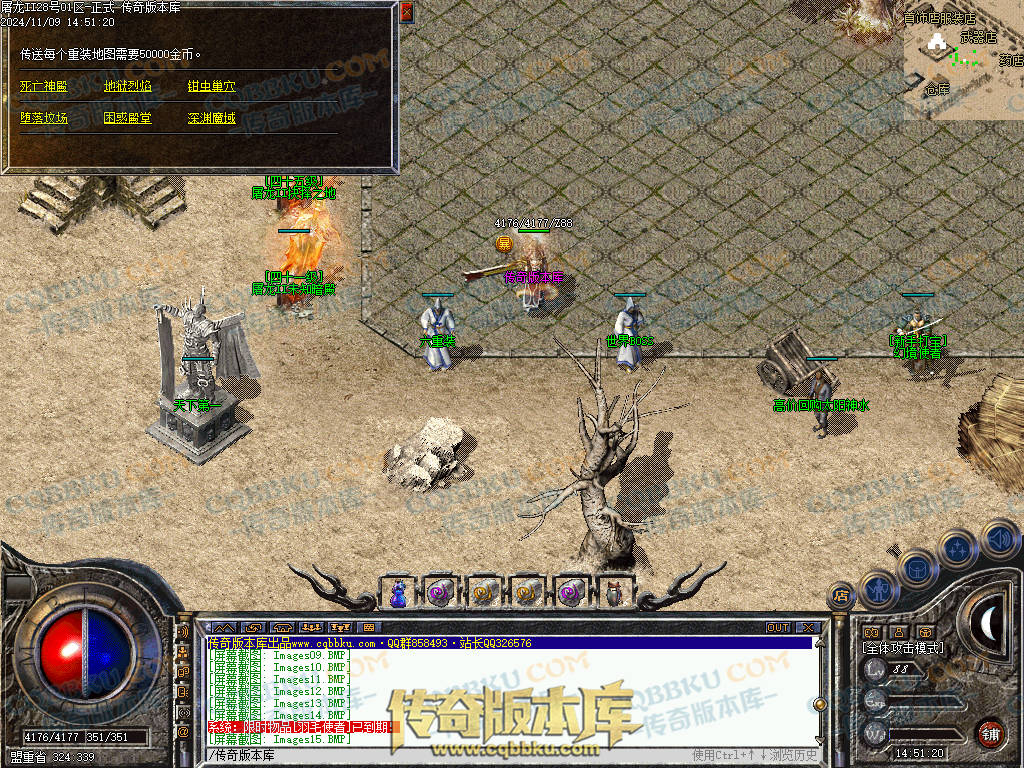The width and height of the screenshot is (1024, 768).
Task: Click the OUT button on chat panel
Action: coord(777,627)
